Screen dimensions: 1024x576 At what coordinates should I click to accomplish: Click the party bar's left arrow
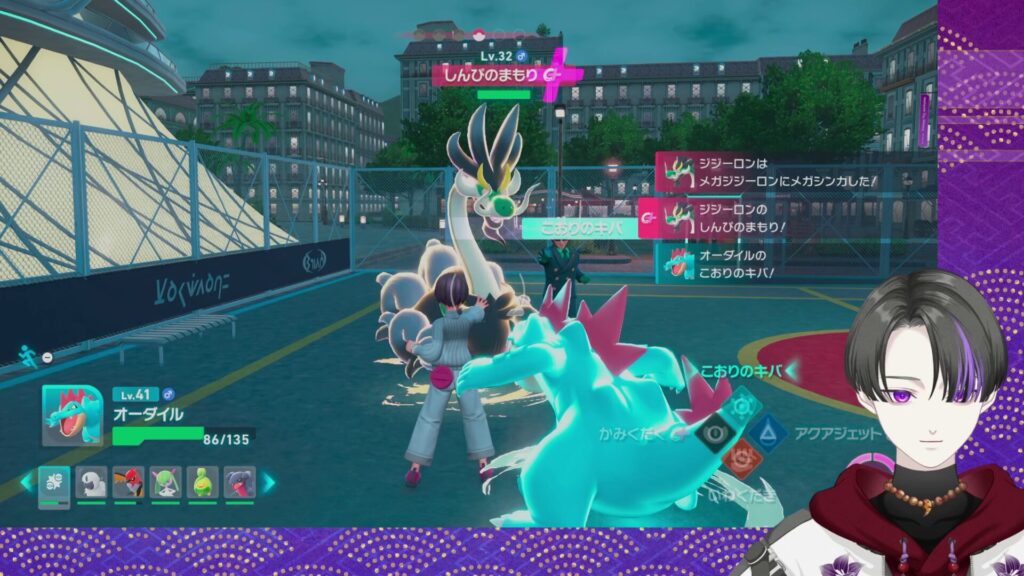[28, 482]
